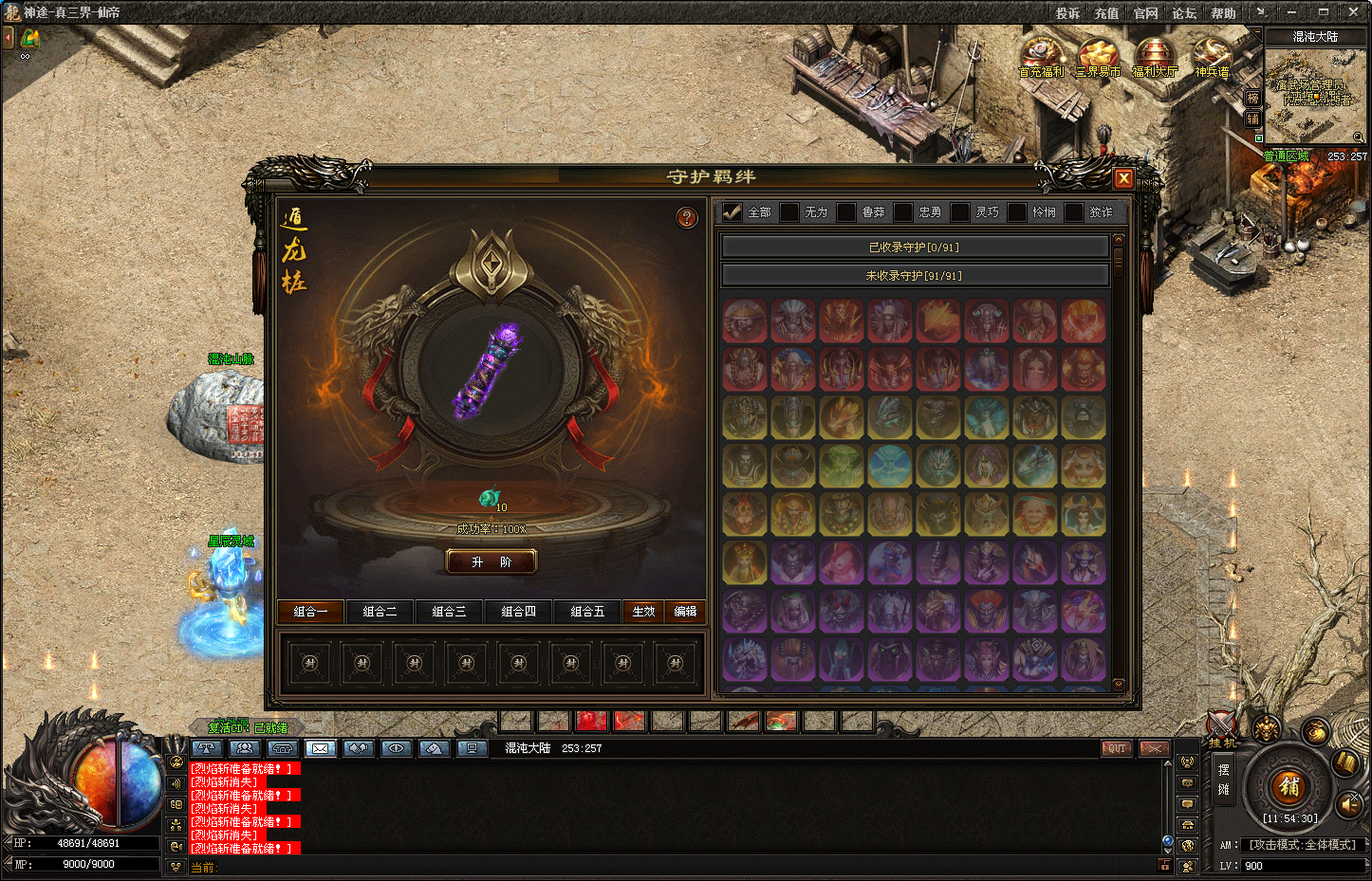The height and width of the screenshot is (881, 1372).
Task: Select the 组合二 tab
Action: pyautogui.click(x=380, y=612)
